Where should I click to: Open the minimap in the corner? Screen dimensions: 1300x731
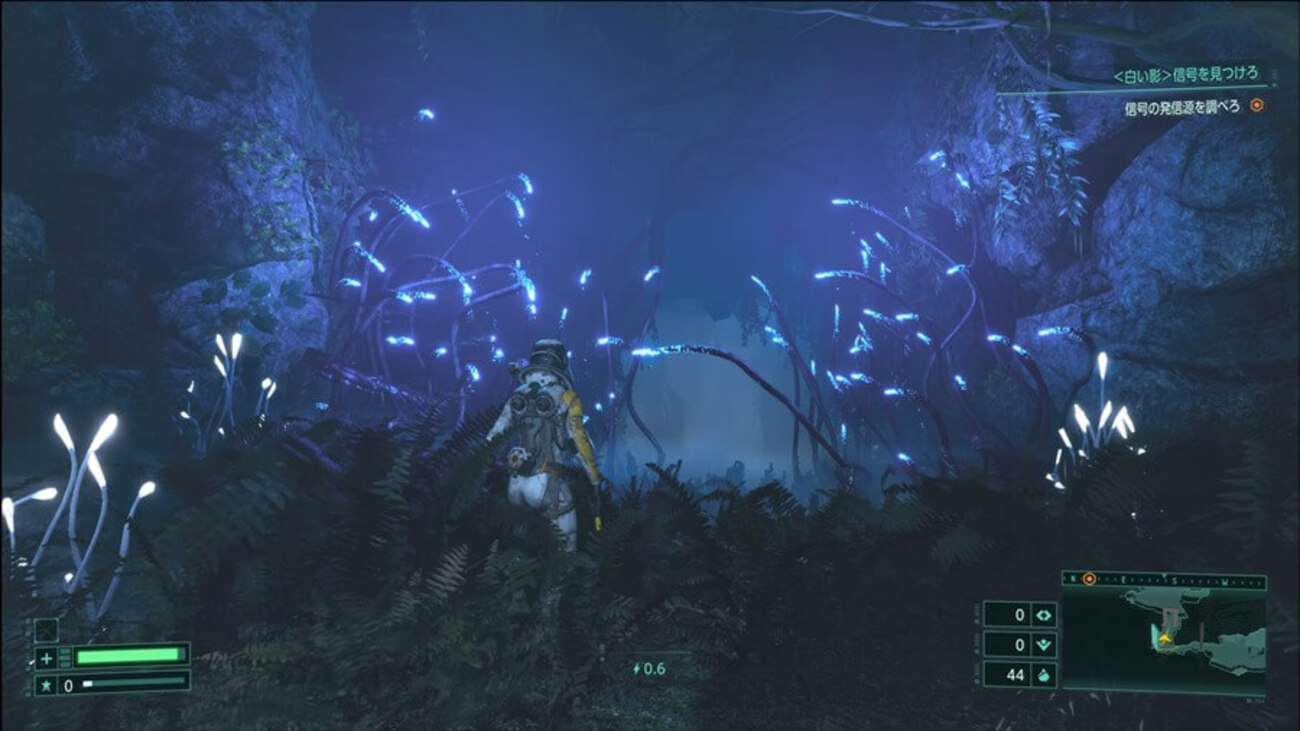1163,637
